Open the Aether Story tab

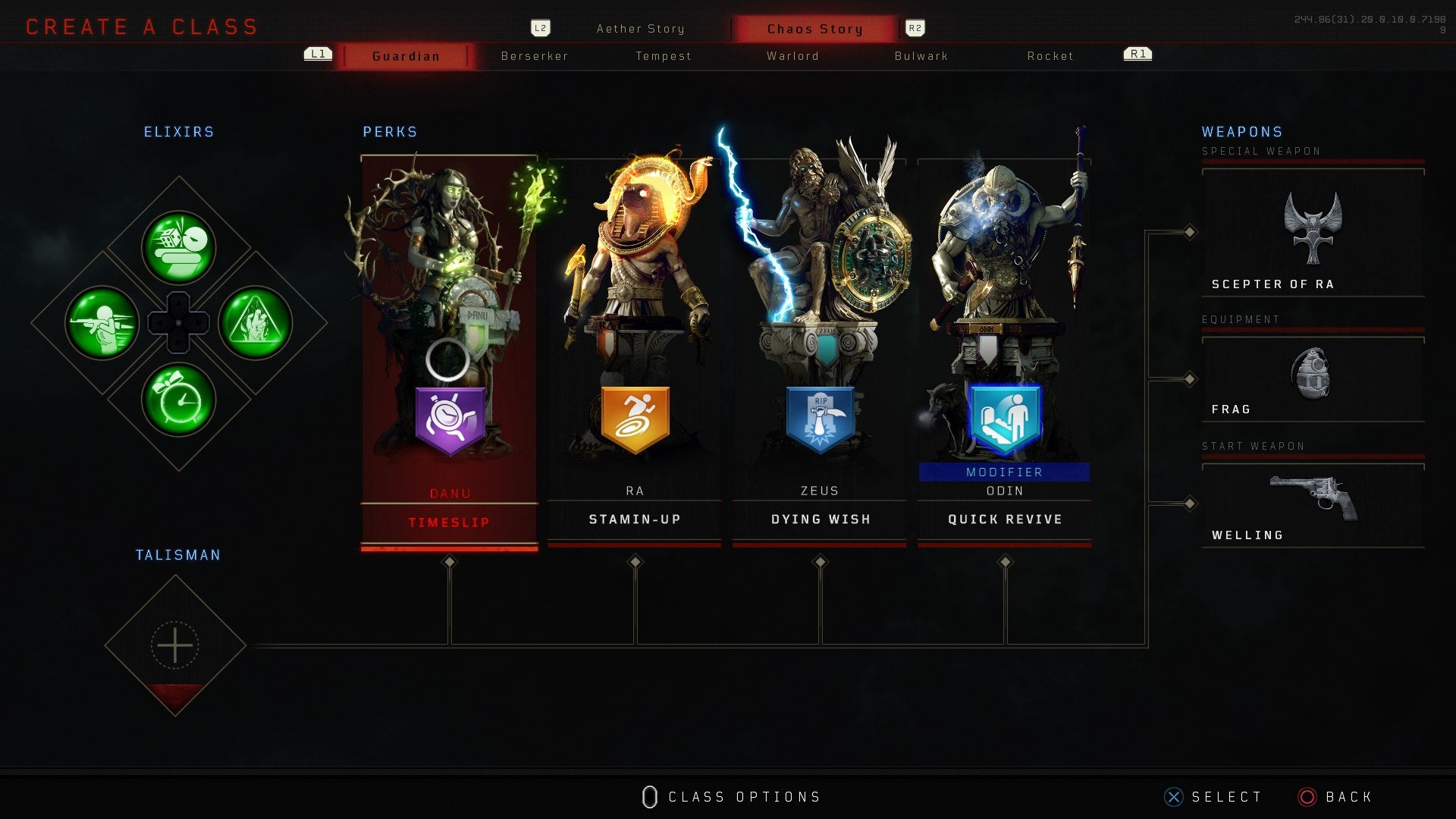pos(641,28)
